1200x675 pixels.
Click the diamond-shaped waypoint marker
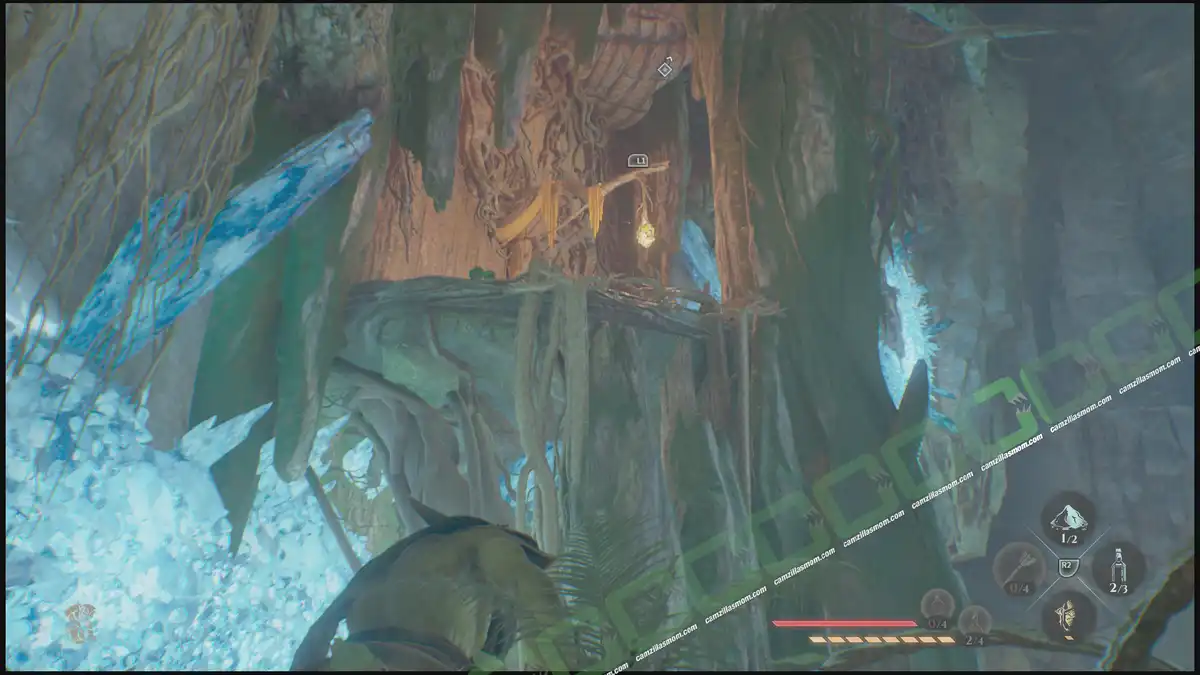pos(665,68)
